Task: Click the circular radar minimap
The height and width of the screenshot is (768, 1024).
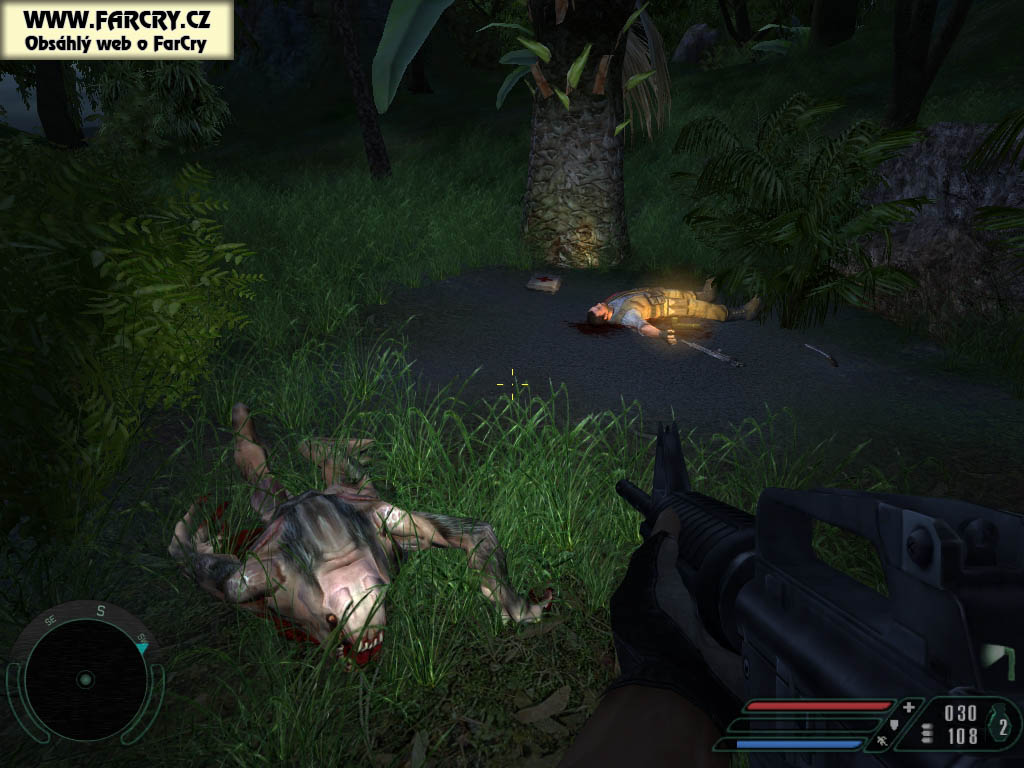Action: tap(85, 679)
